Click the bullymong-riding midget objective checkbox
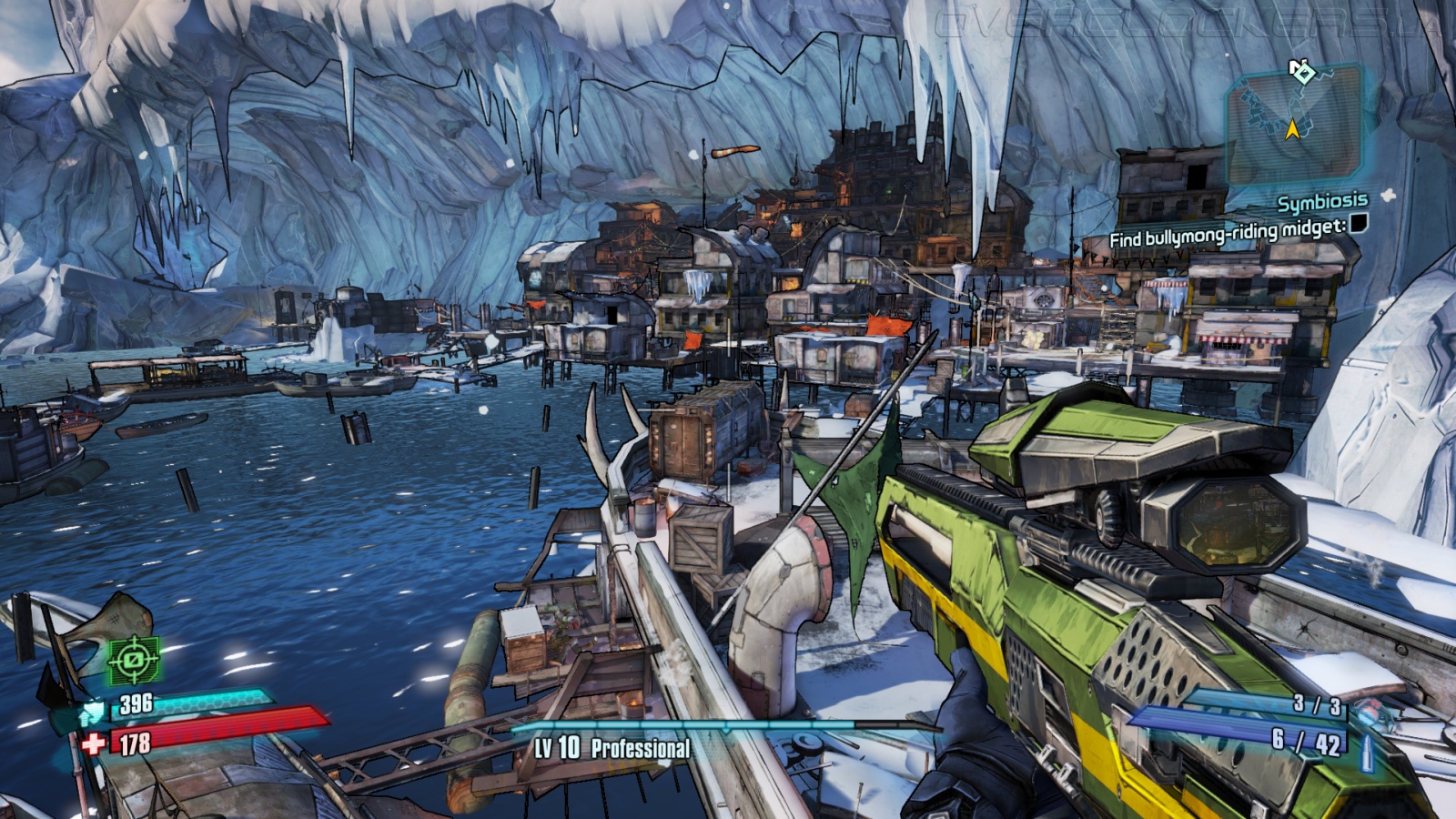This screenshot has height=819, width=1456. click(1358, 223)
